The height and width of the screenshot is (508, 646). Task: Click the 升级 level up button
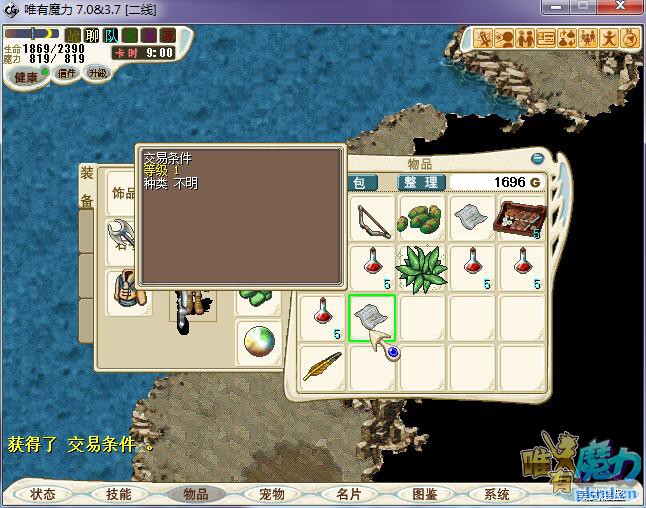tap(98, 73)
